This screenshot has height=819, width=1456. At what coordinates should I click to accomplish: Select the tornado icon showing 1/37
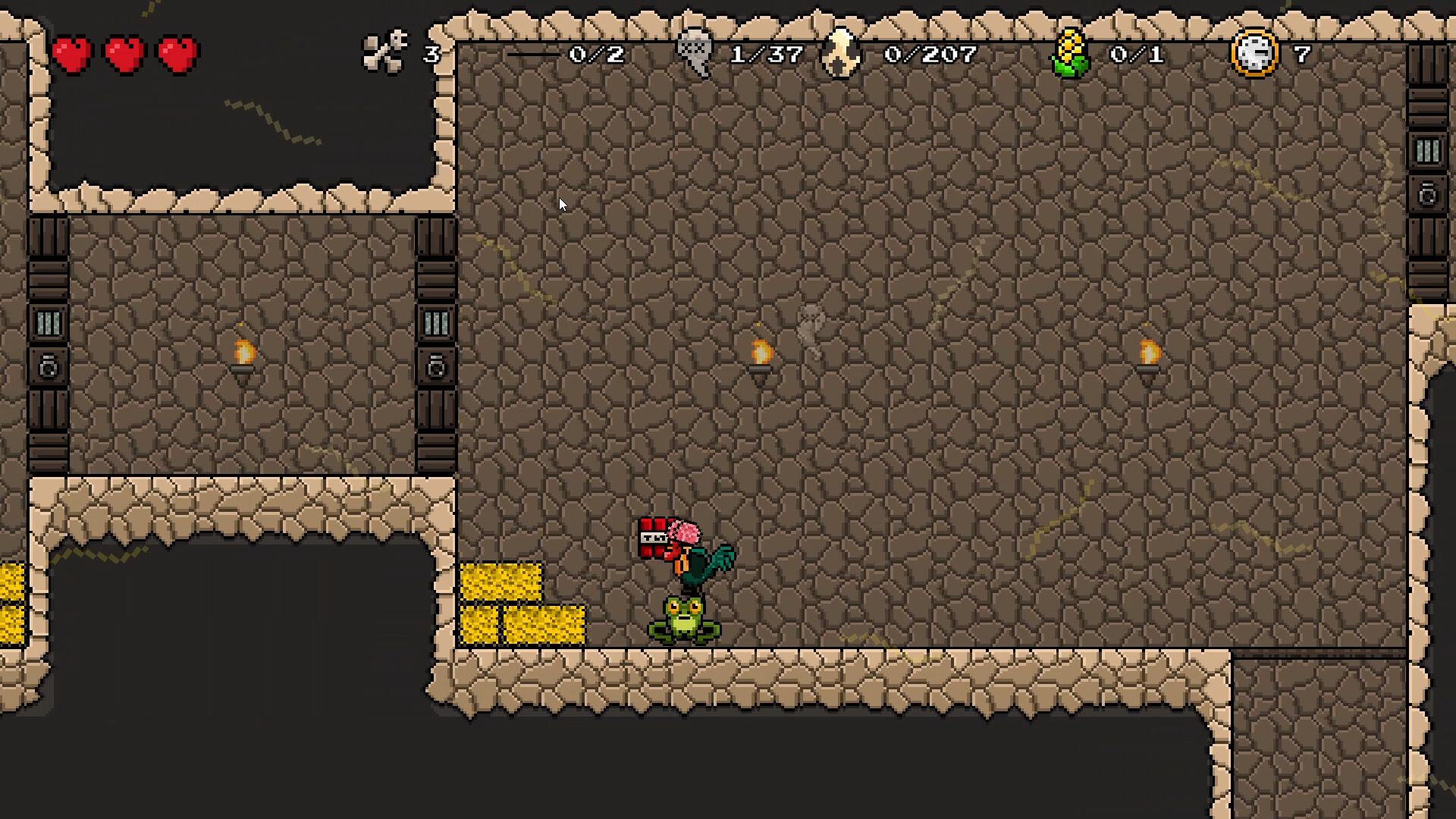[694, 52]
